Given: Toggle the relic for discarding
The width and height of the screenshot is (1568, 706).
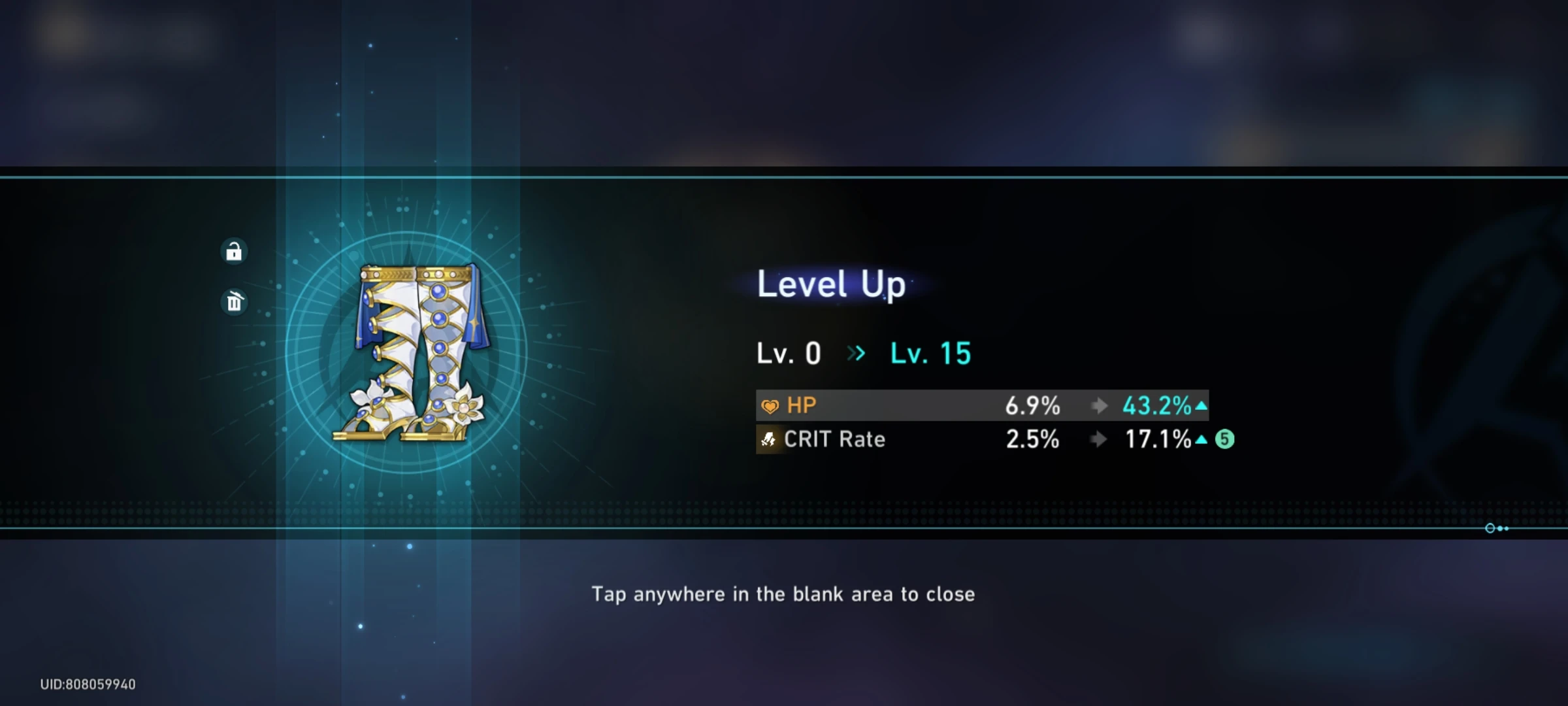Looking at the screenshot, I should 235,301.
